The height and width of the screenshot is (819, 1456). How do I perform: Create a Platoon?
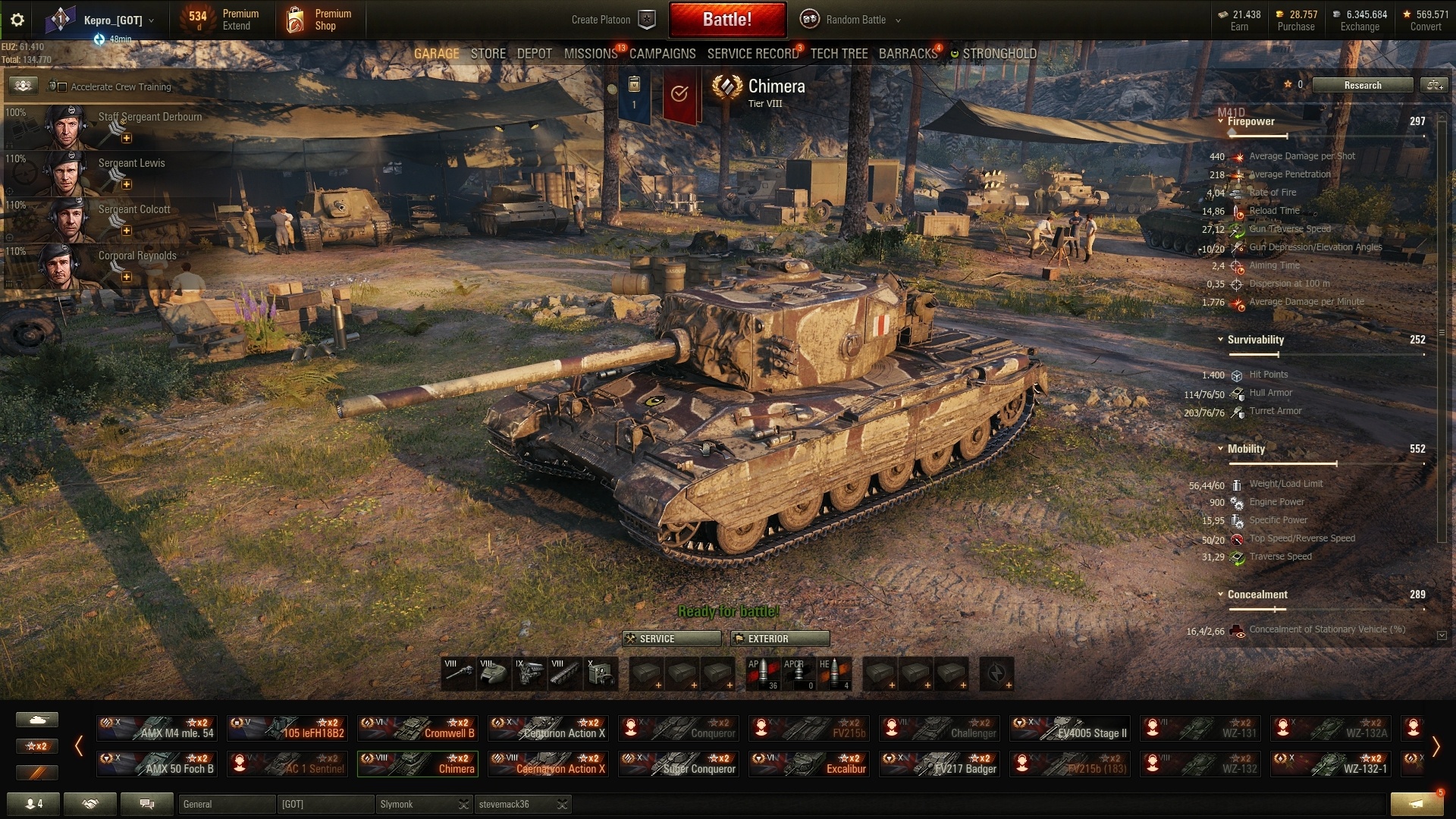pos(611,20)
